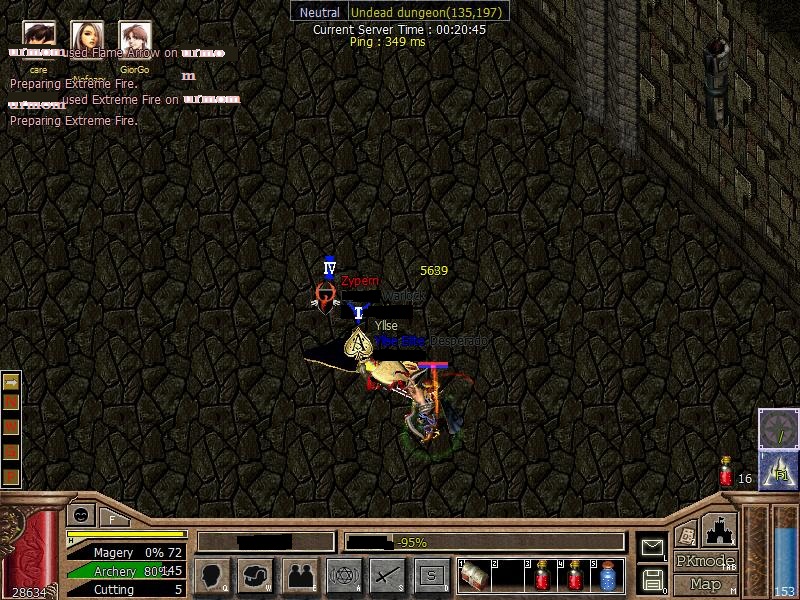This screenshot has width=800, height=600.
Task: Switch to the F tab
Action: pos(113,518)
